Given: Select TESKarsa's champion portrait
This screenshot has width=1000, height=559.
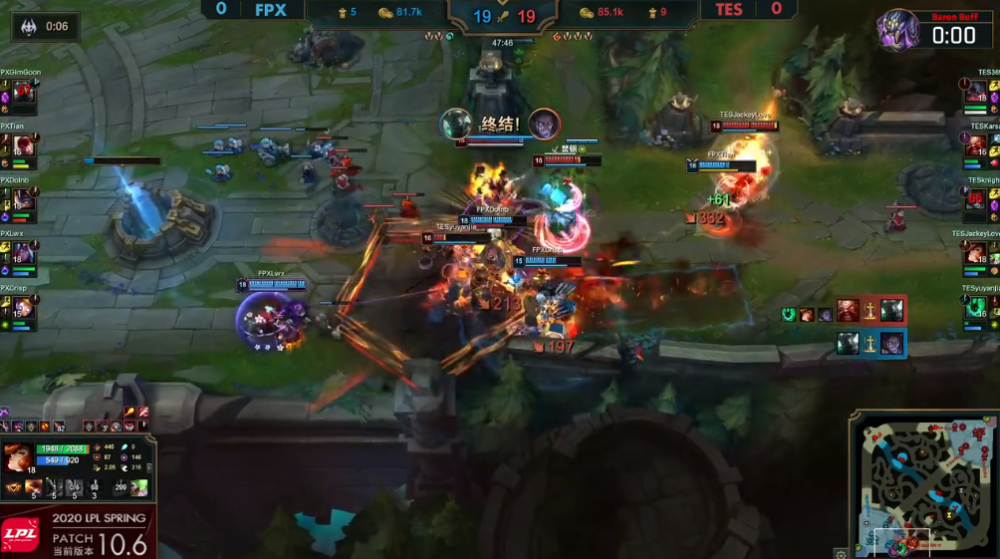Looking at the screenshot, I should point(977,147).
